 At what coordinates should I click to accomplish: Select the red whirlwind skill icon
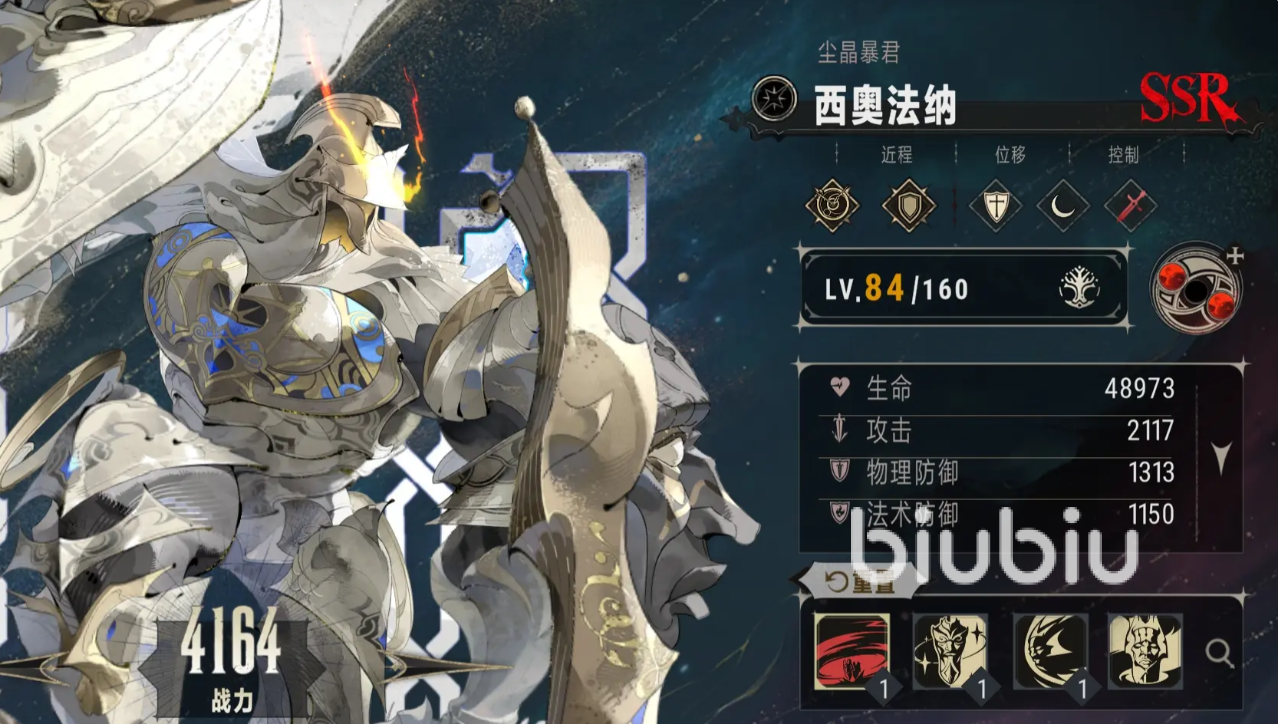[852, 651]
